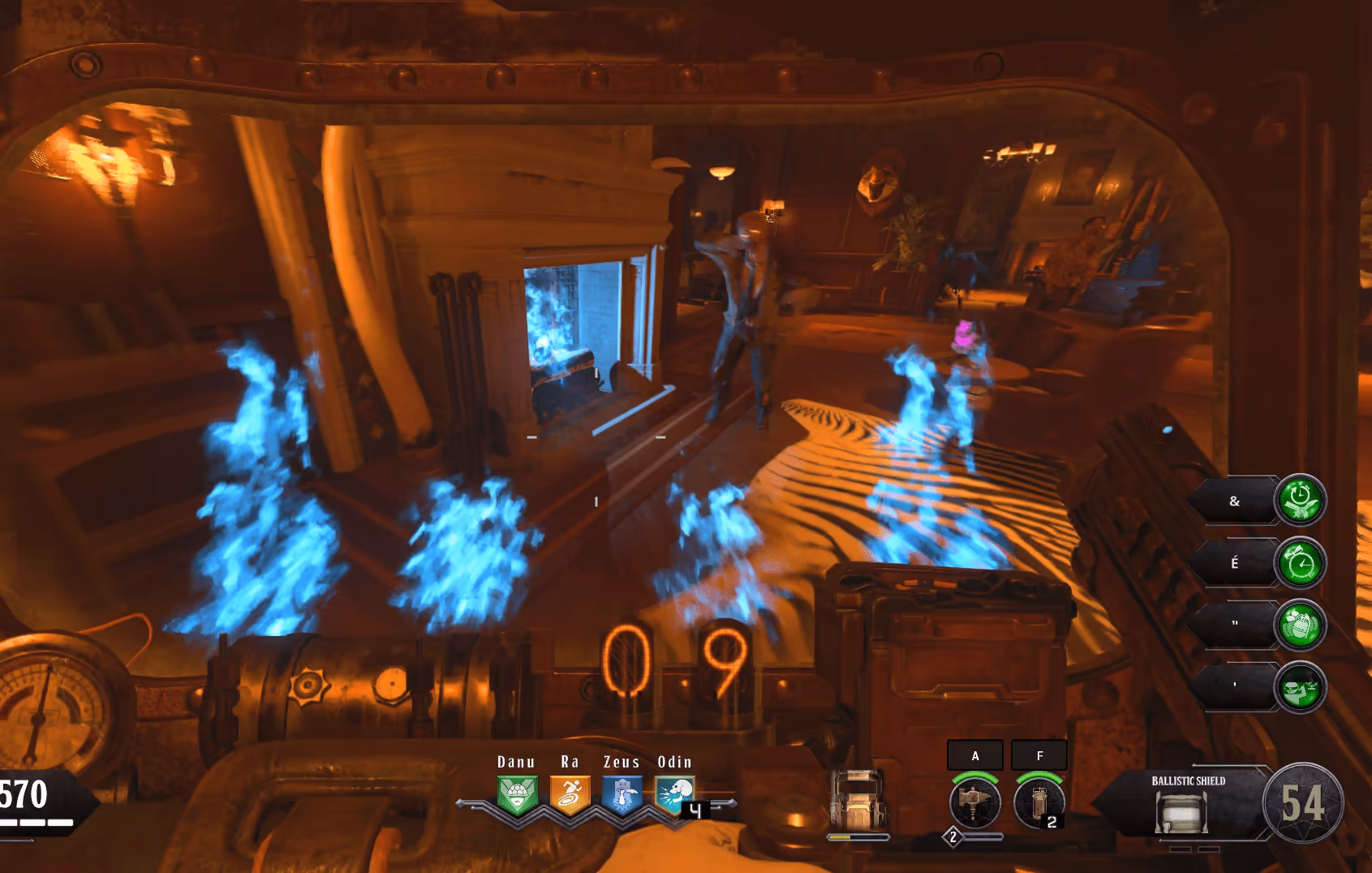The image size is (1372, 873).
Task: Use the hammer special weapon icon
Action: tap(974, 802)
